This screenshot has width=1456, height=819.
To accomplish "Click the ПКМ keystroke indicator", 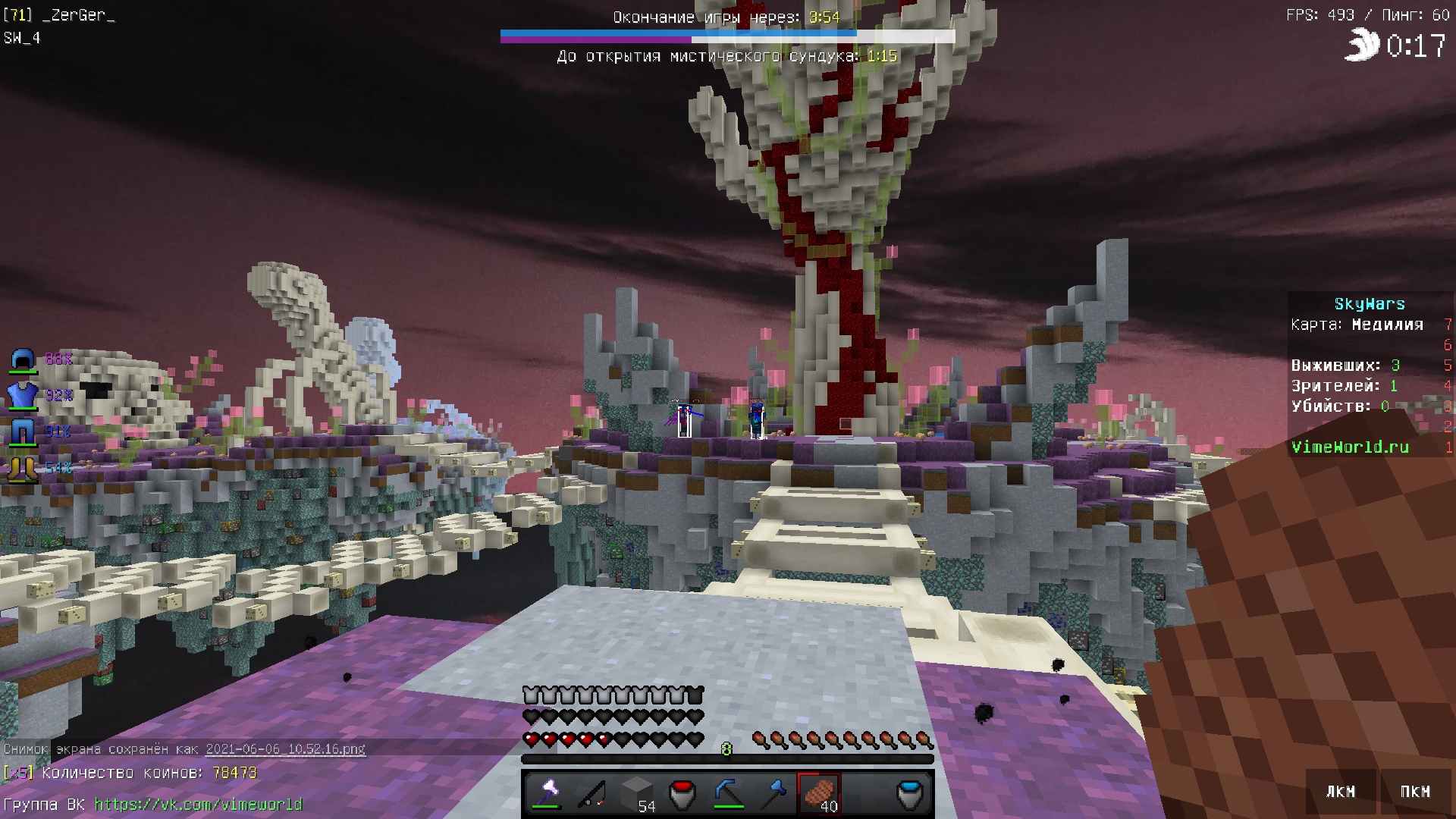I will tap(1414, 792).
